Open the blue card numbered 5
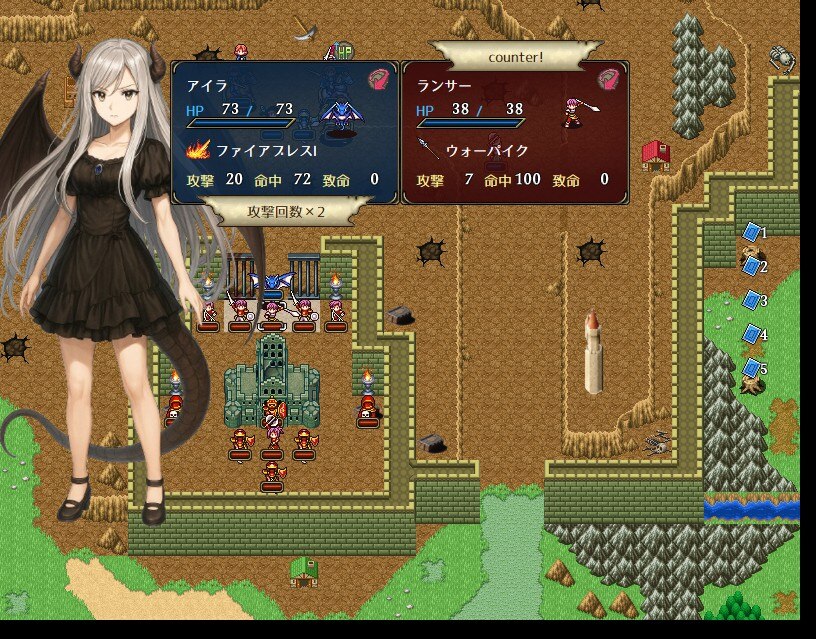816x639 pixels. click(753, 368)
